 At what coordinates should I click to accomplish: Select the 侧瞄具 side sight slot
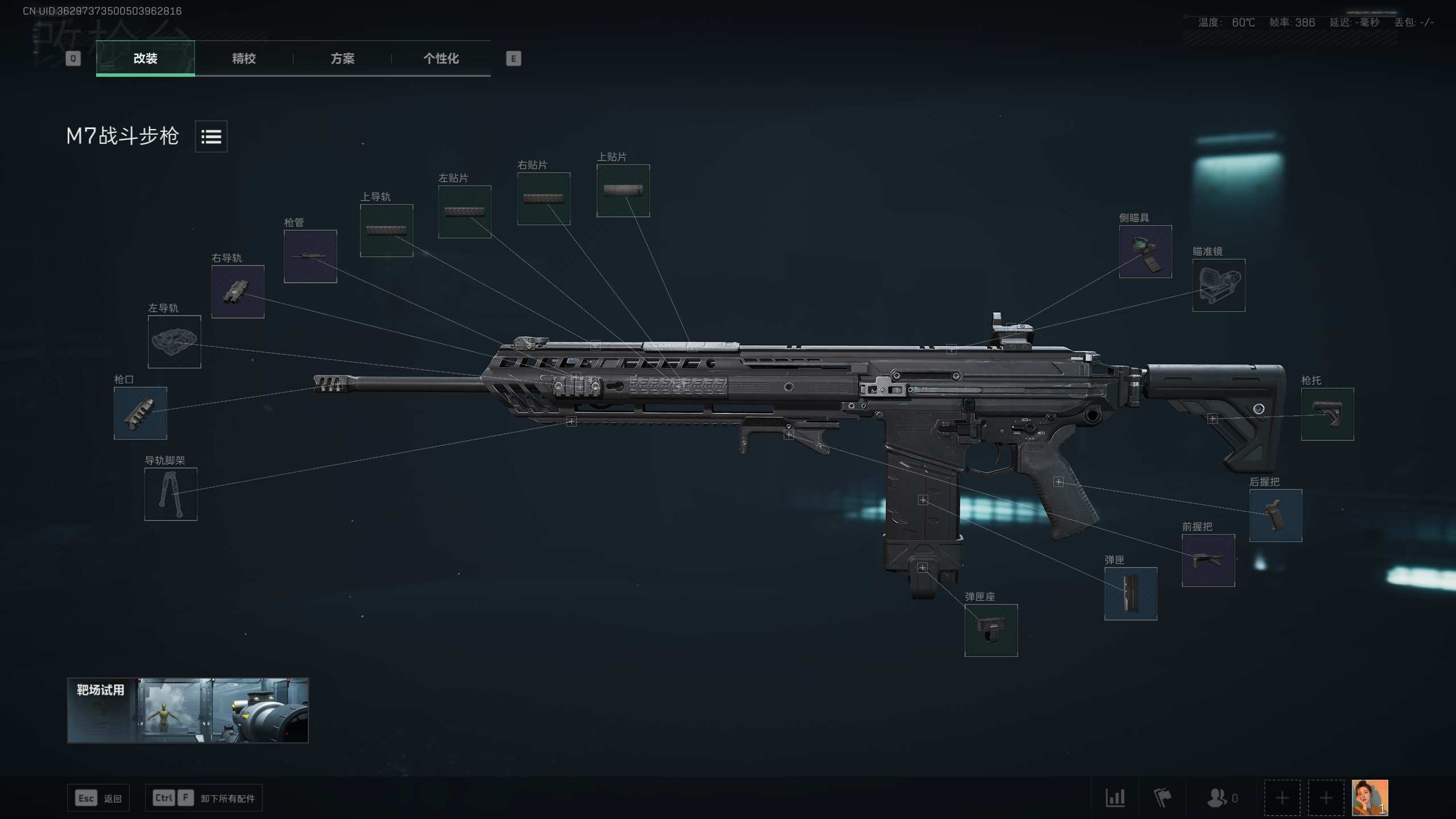pyautogui.click(x=1145, y=251)
